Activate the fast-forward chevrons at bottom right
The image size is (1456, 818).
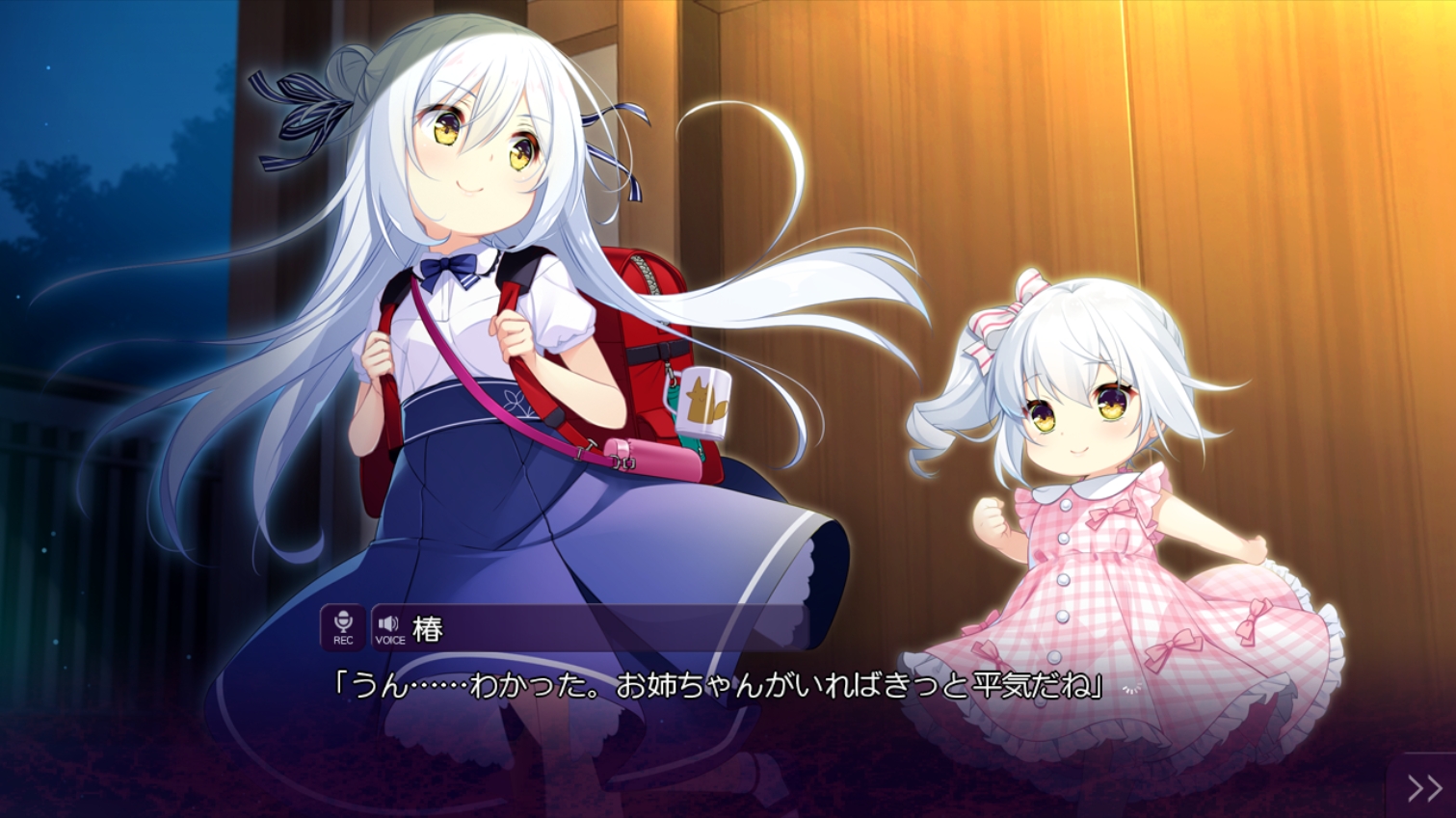1426,788
